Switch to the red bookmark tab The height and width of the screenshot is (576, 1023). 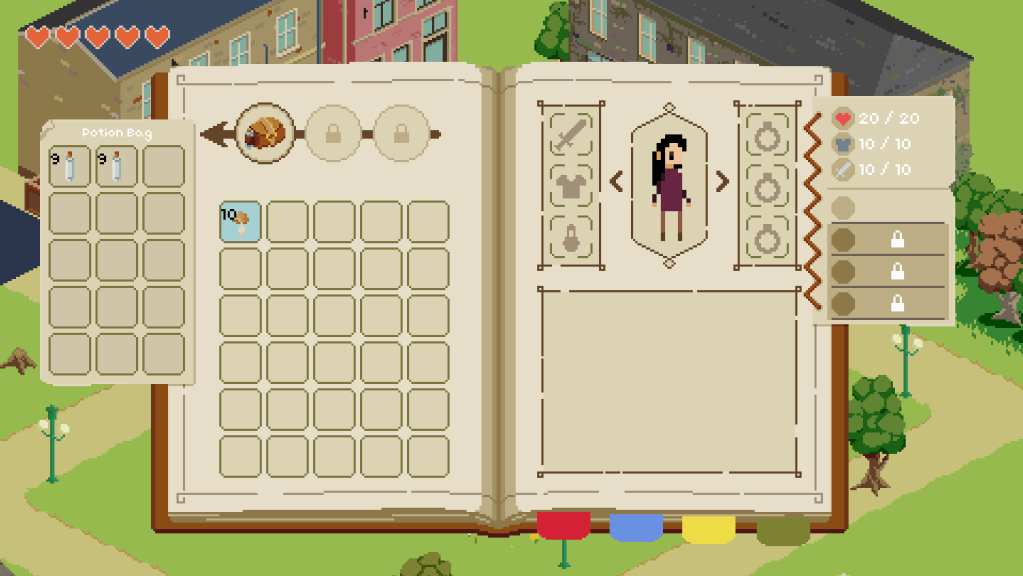pyautogui.click(x=563, y=525)
